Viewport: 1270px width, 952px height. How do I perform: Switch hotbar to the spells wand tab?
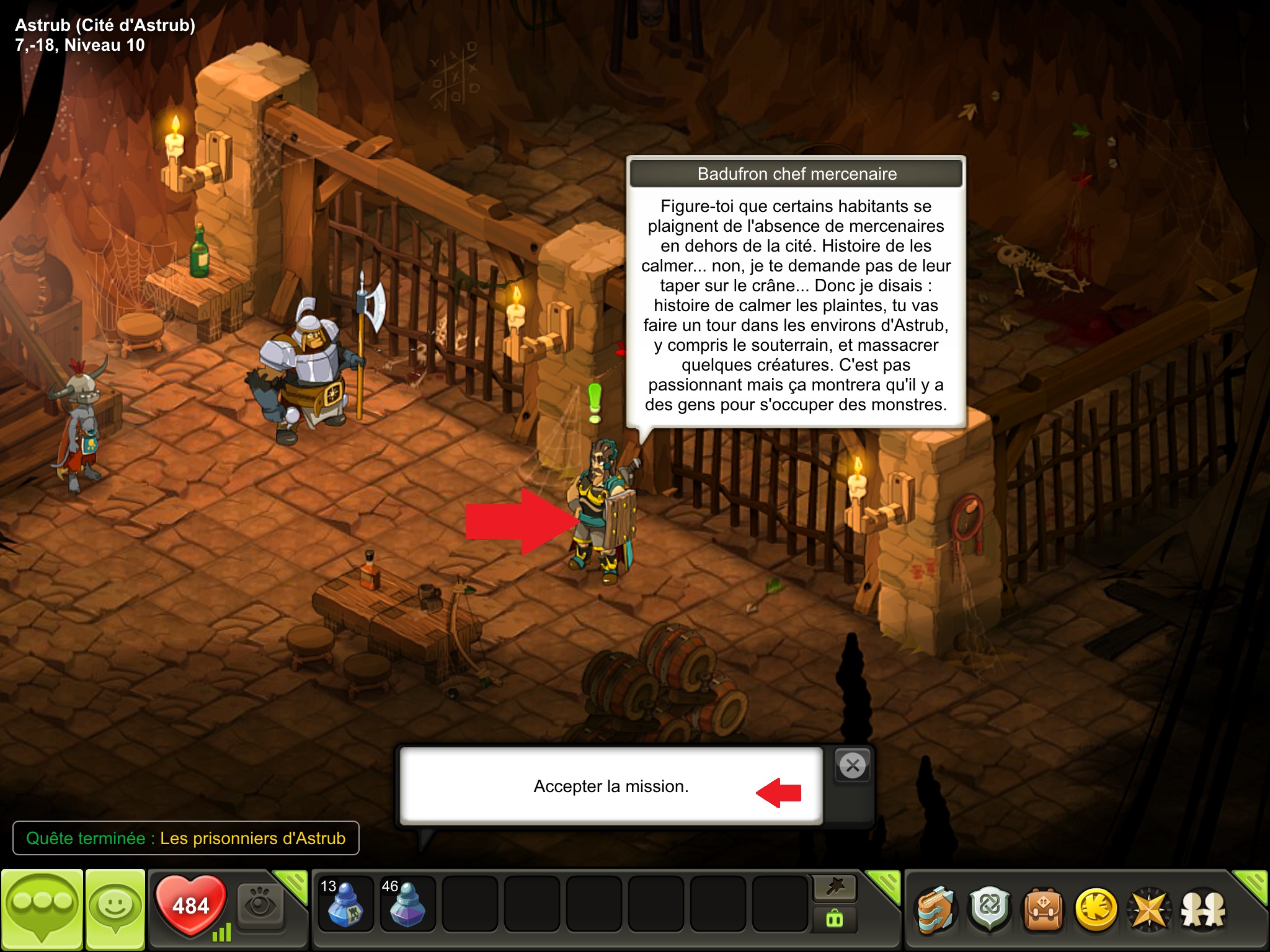tap(834, 888)
